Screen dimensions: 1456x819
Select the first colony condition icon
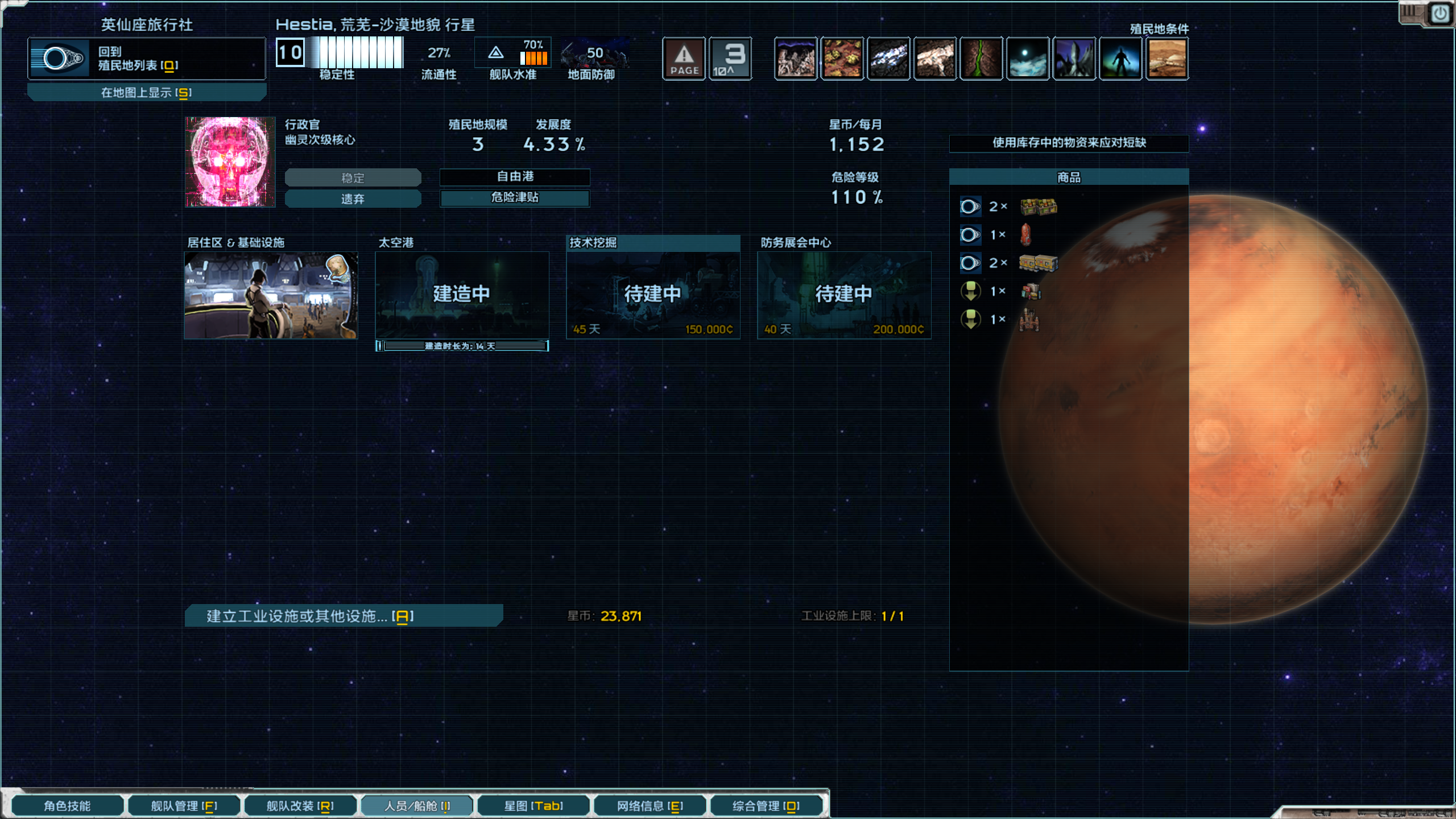click(796, 57)
